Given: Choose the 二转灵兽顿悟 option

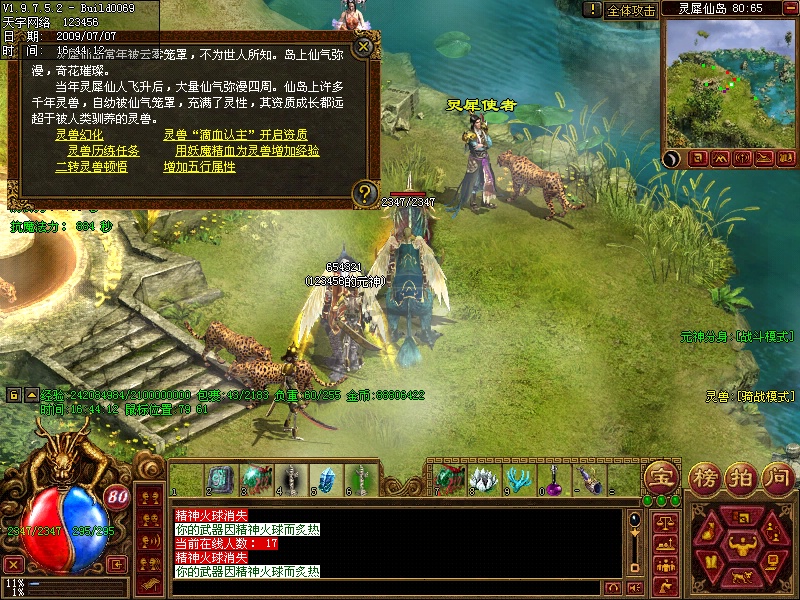Looking at the screenshot, I should 91,167.
